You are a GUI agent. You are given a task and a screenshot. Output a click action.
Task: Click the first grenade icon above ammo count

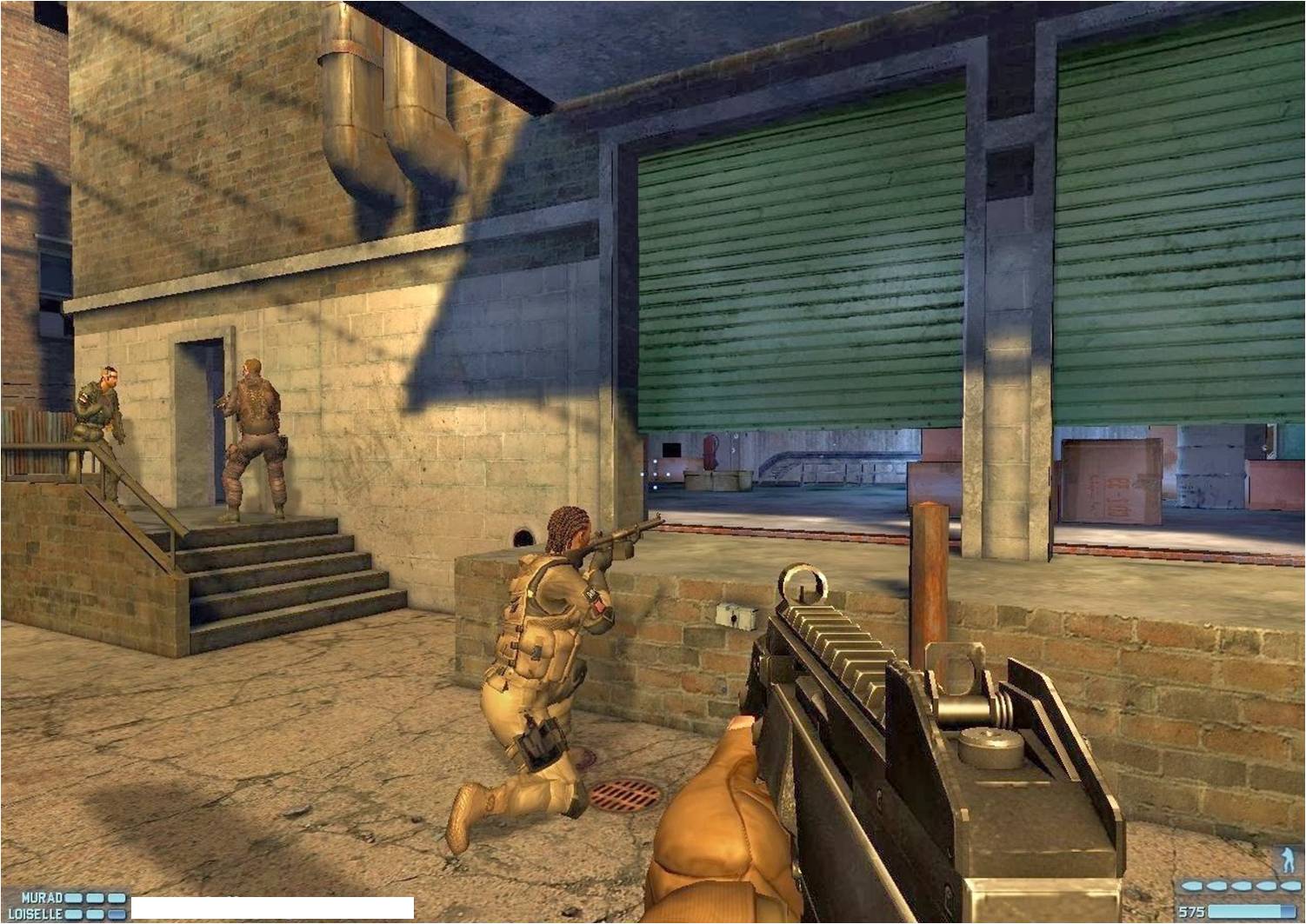[x=1193, y=884]
